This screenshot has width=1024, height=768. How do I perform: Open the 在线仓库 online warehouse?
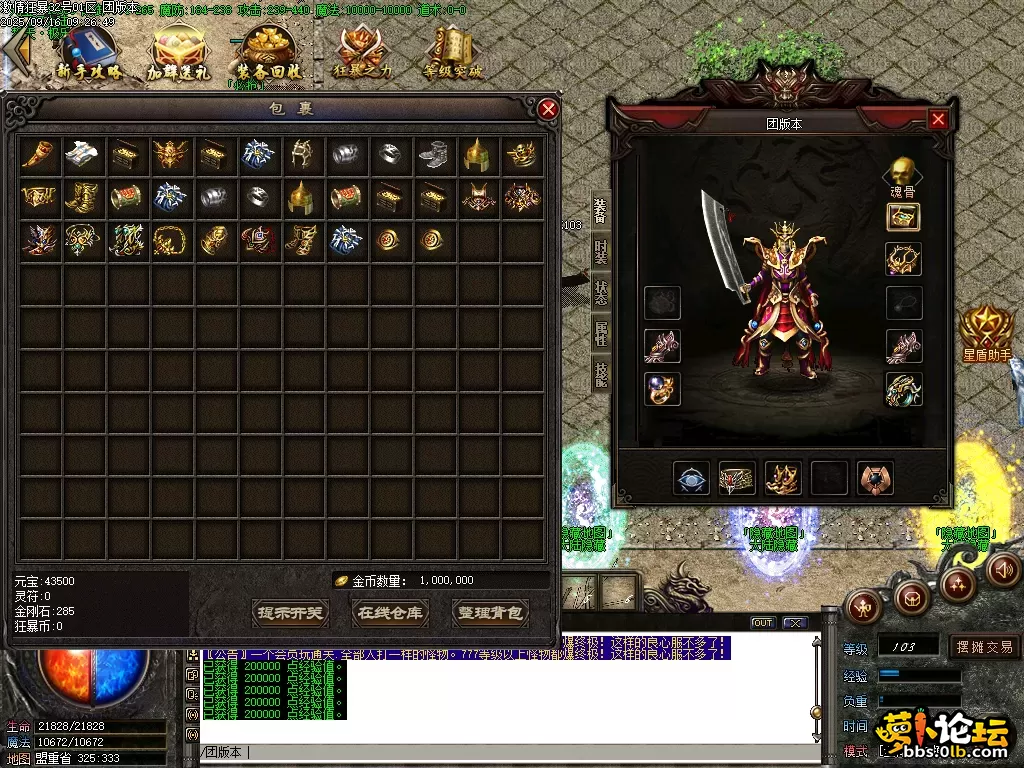tap(390, 612)
